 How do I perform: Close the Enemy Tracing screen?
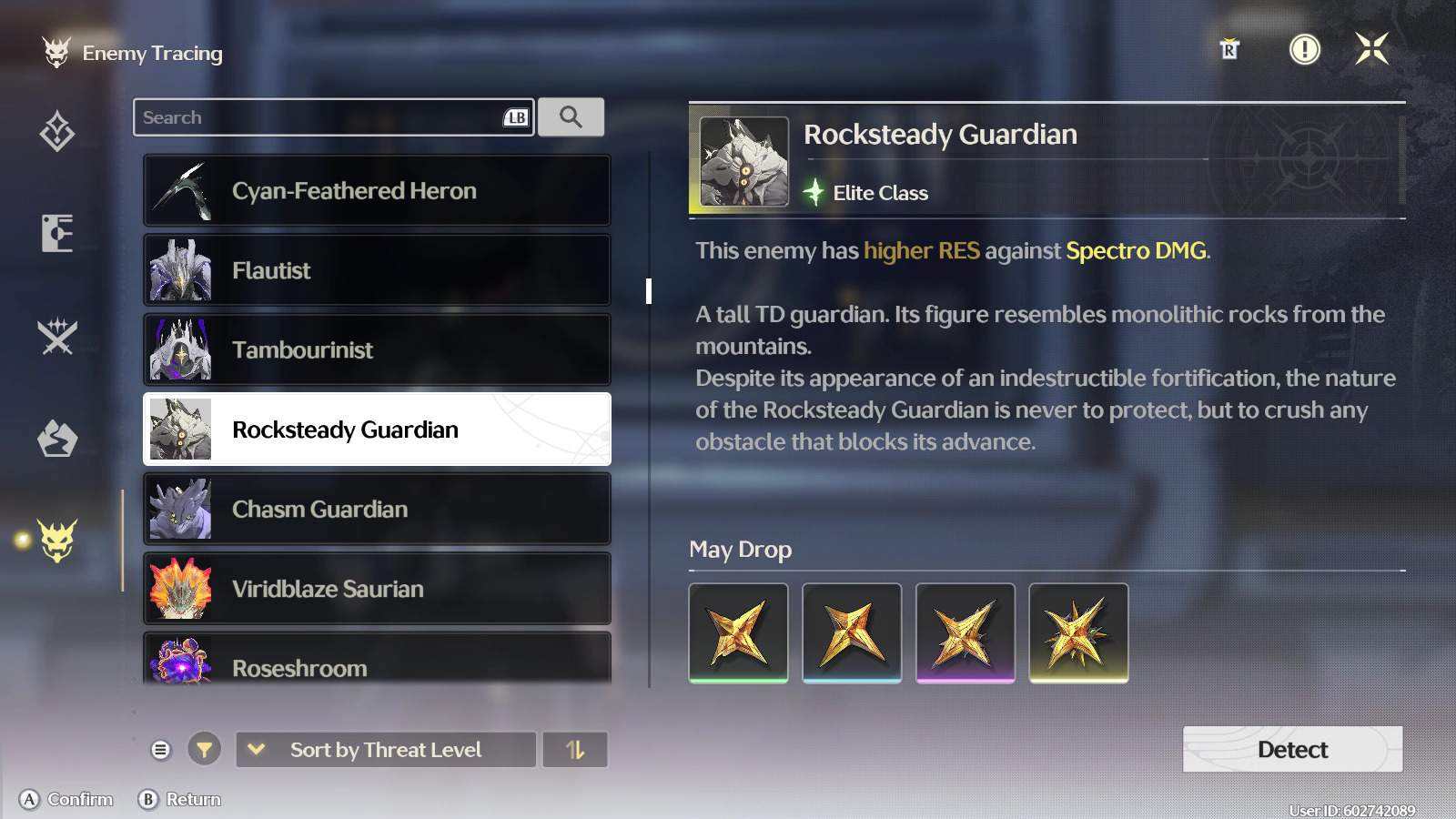pos(1371,48)
